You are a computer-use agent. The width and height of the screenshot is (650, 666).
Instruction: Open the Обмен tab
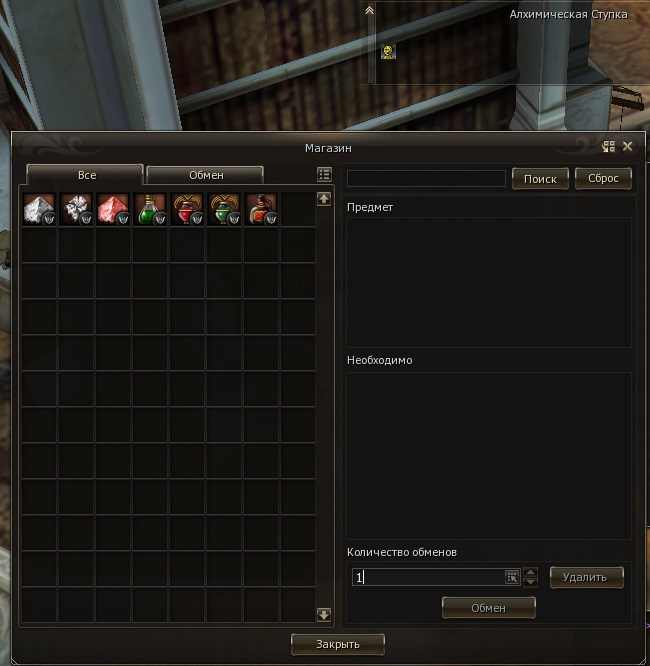point(206,175)
